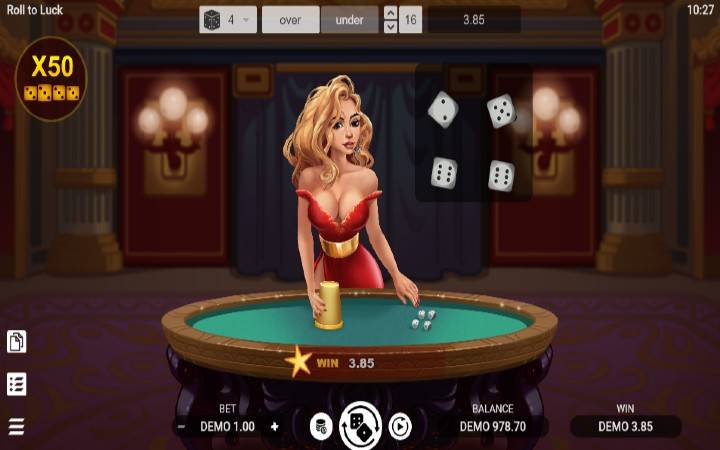Increase the bet with plus button
Image resolution: width=720 pixels, height=450 pixels.
274,426
